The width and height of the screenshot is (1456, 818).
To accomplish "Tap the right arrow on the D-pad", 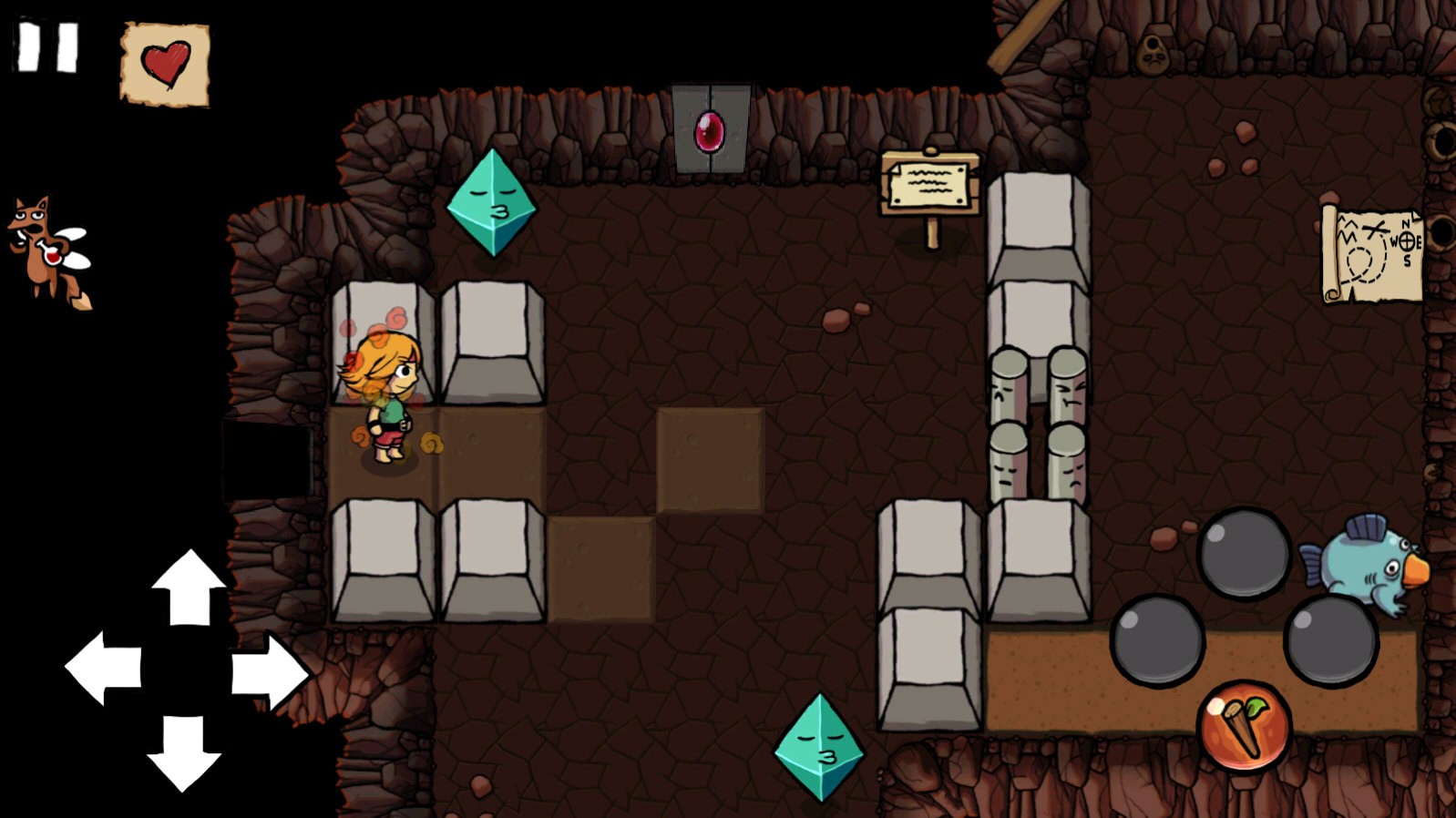I will point(269,672).
